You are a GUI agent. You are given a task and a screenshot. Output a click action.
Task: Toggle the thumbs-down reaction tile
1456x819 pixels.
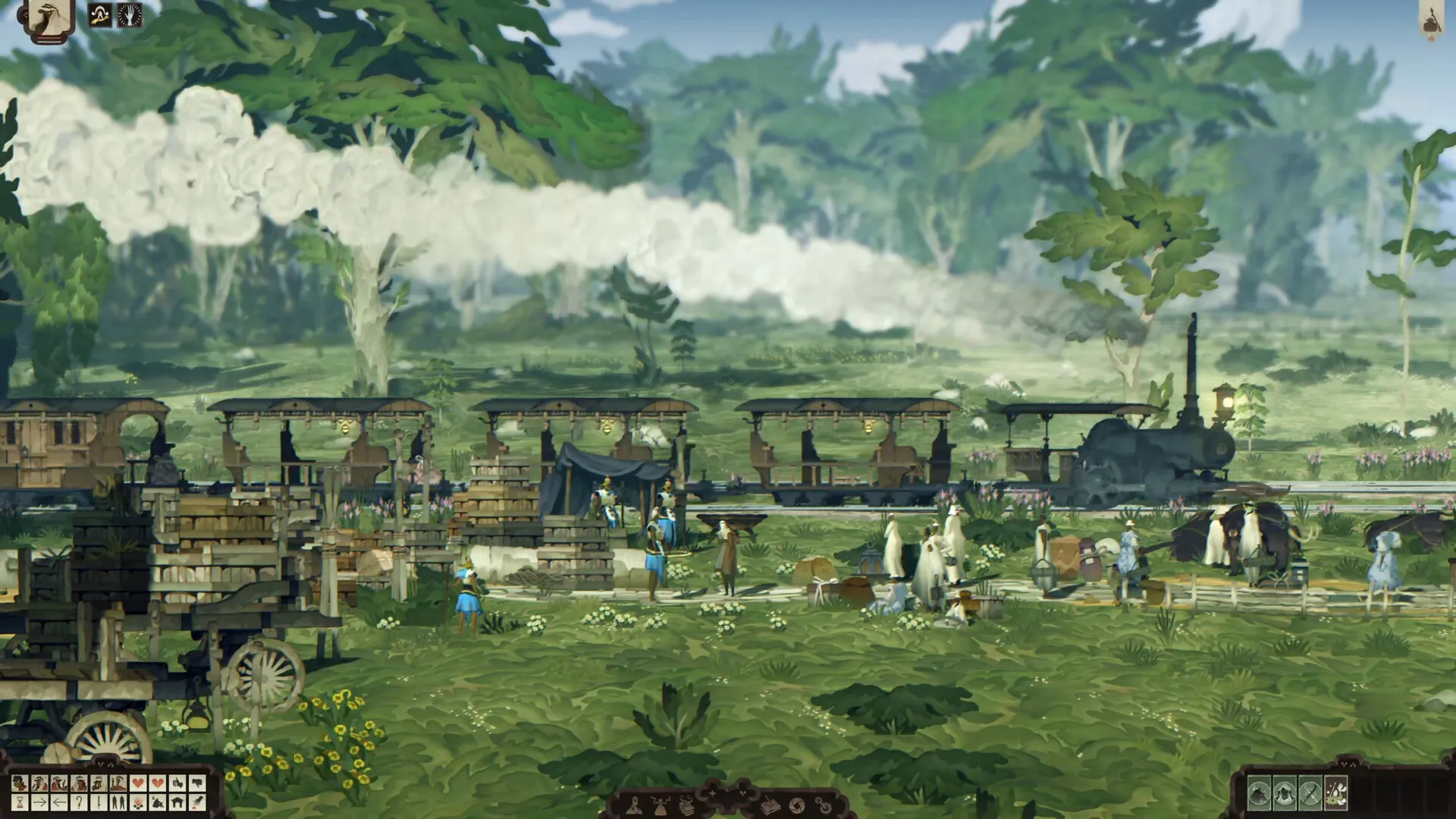tap(197, 783)
